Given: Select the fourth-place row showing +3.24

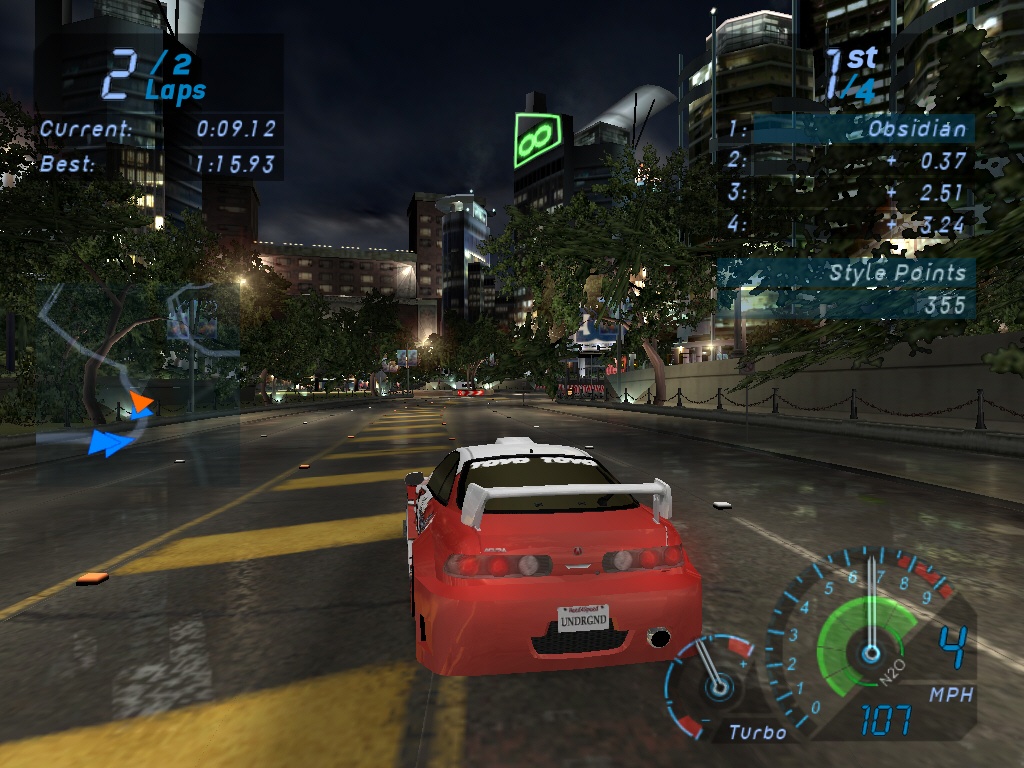Looking at the screenshot, I should [x=848, y=224].
